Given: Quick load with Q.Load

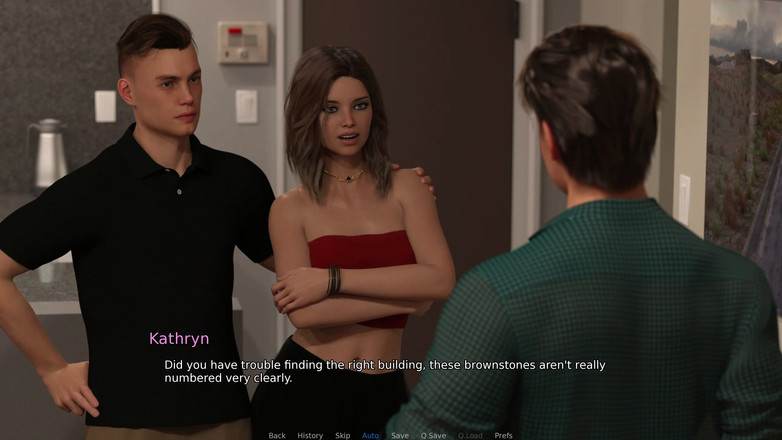Looking at the screenshot, I should (470, 435).
